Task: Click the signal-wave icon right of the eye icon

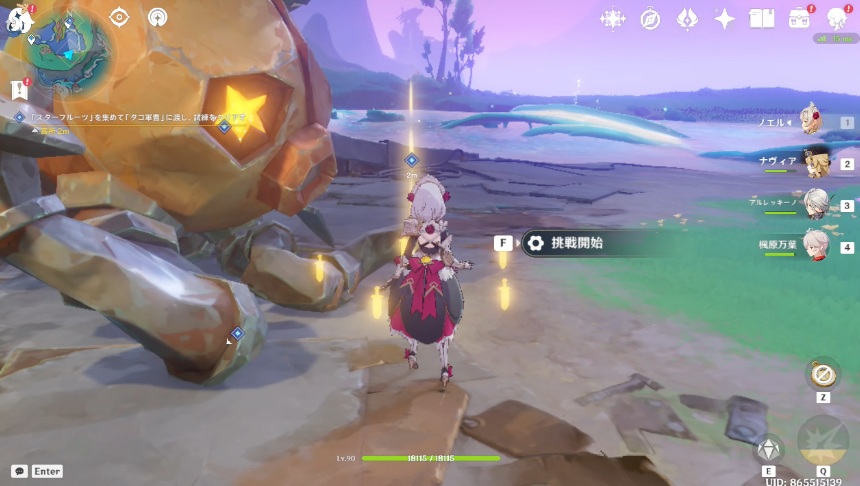Action: click(x=157, y=17)
